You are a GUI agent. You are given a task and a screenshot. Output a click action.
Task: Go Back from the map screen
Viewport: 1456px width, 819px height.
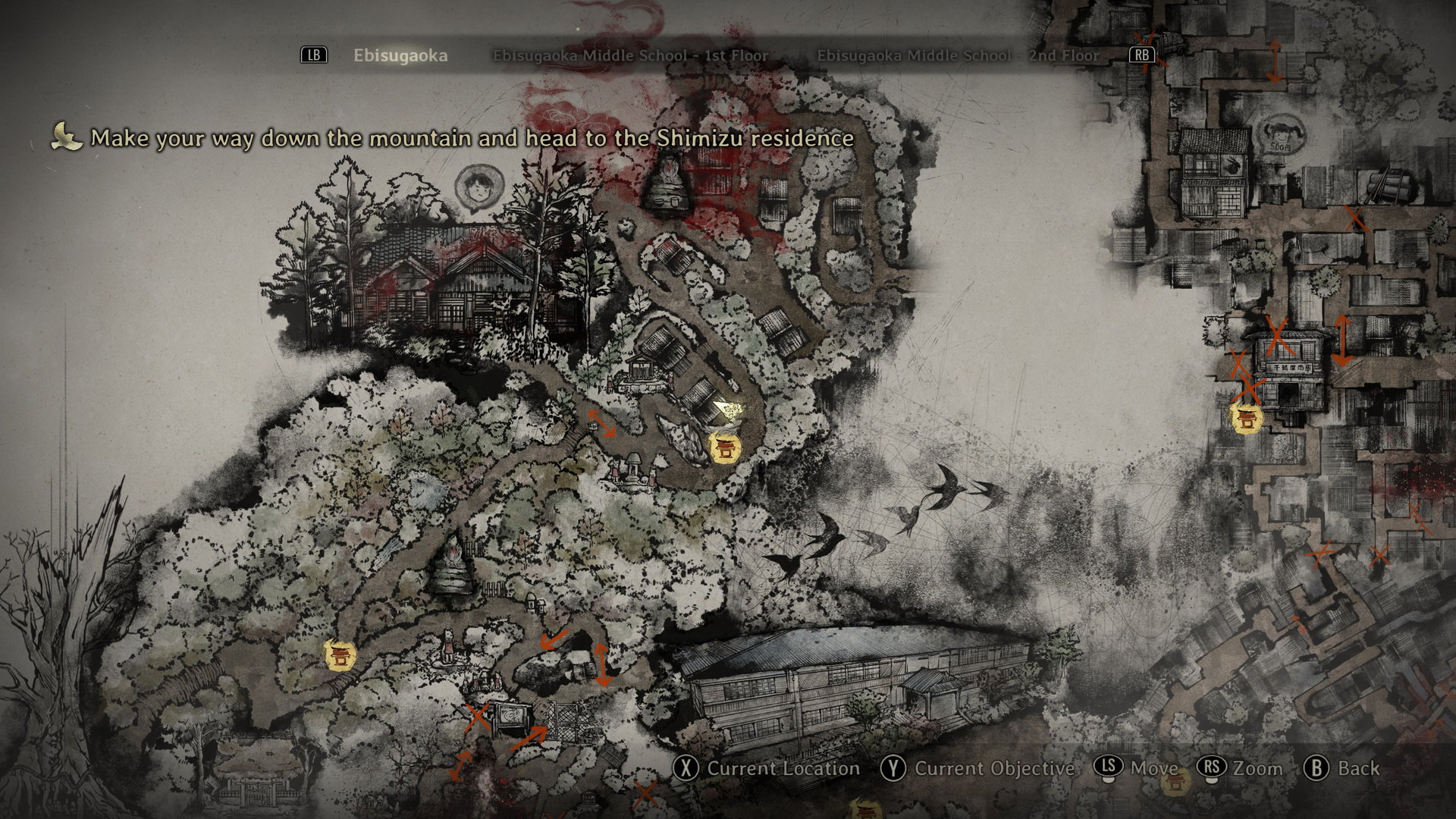tap(1341, 768)
